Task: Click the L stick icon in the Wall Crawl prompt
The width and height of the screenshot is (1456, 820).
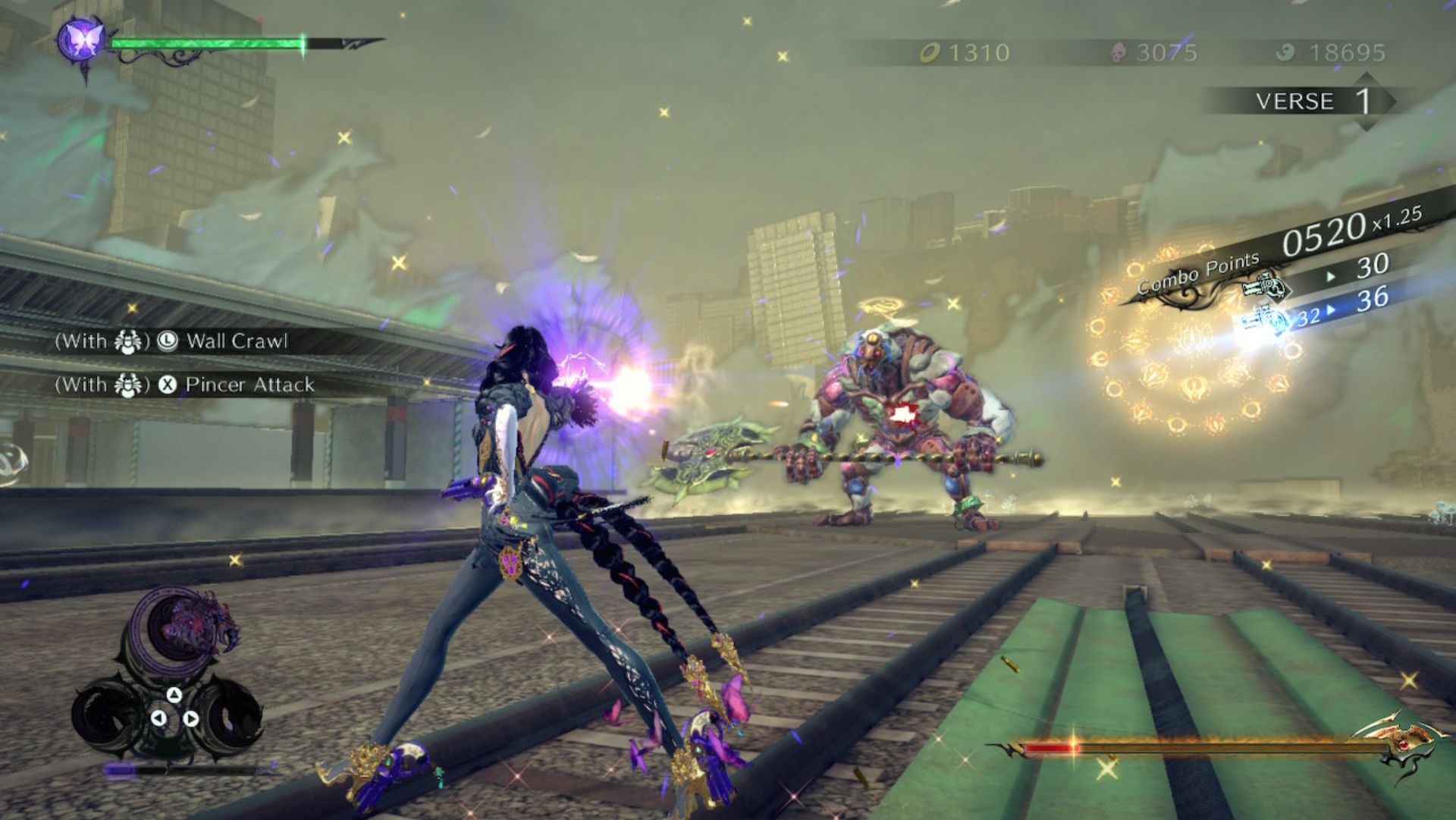Action: tap(167, 341)
